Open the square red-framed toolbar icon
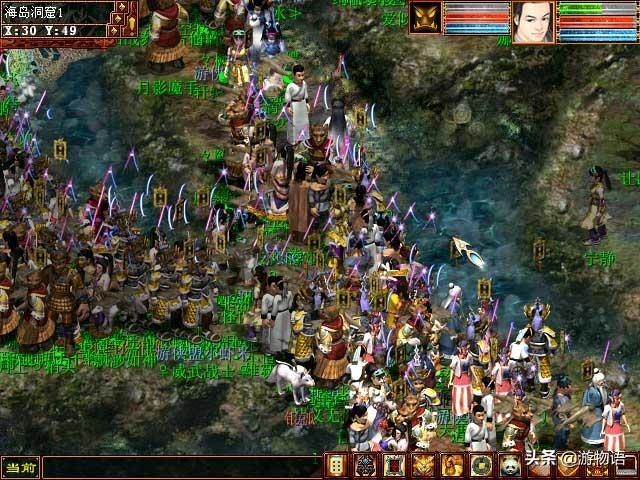 [395, 465]
